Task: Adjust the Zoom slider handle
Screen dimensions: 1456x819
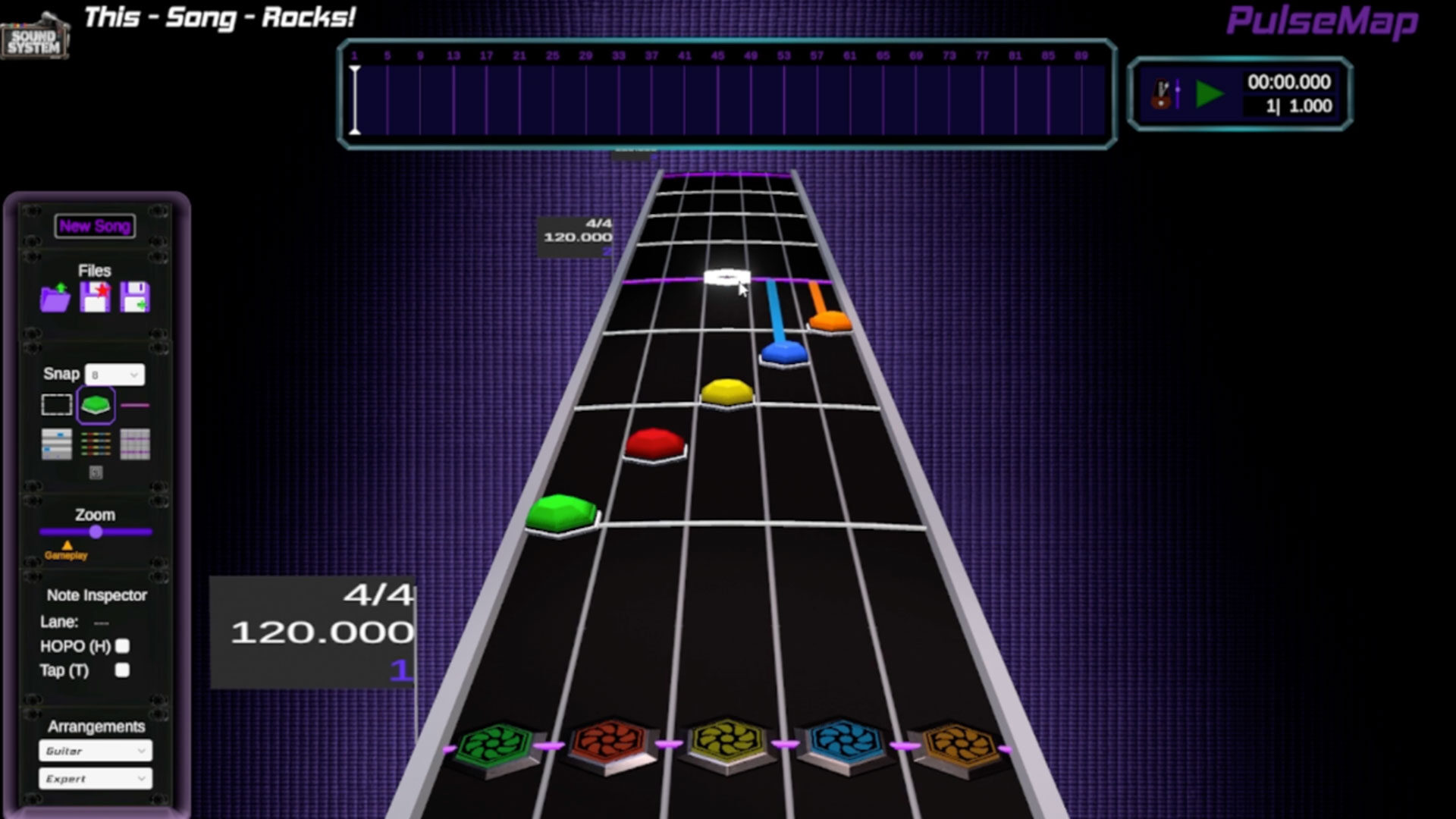Action: [94, 532]
